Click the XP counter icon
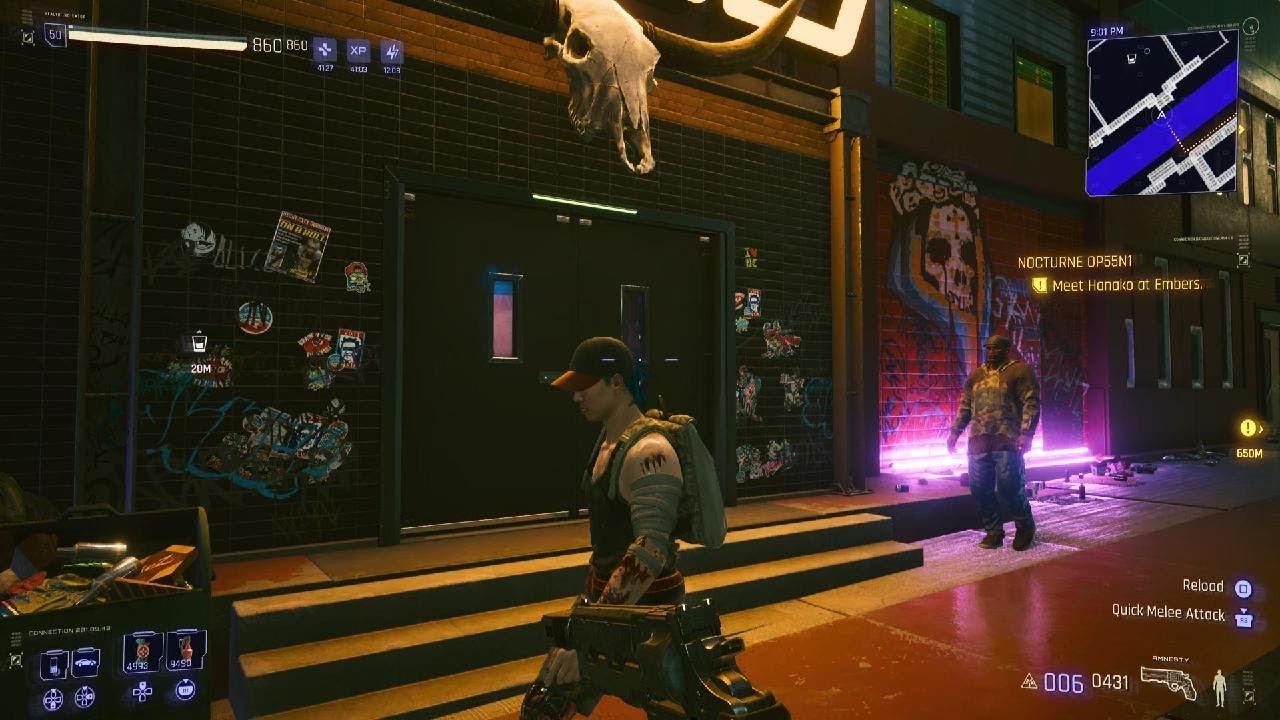Image resolution: width=1280 pixels, height=720 pixels. point(360,51)
